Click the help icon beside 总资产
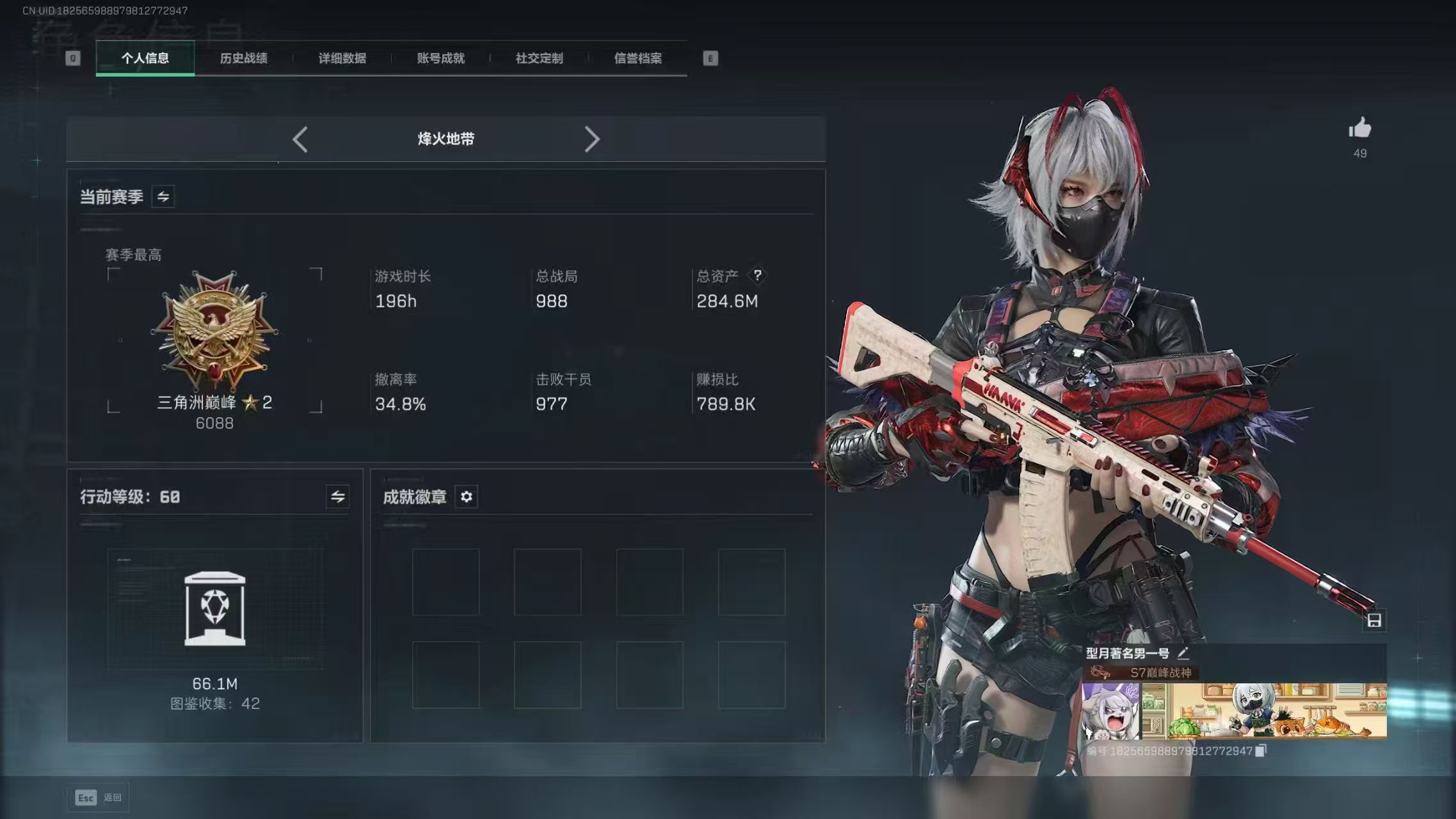1456x819 pixels. [758, 276]
